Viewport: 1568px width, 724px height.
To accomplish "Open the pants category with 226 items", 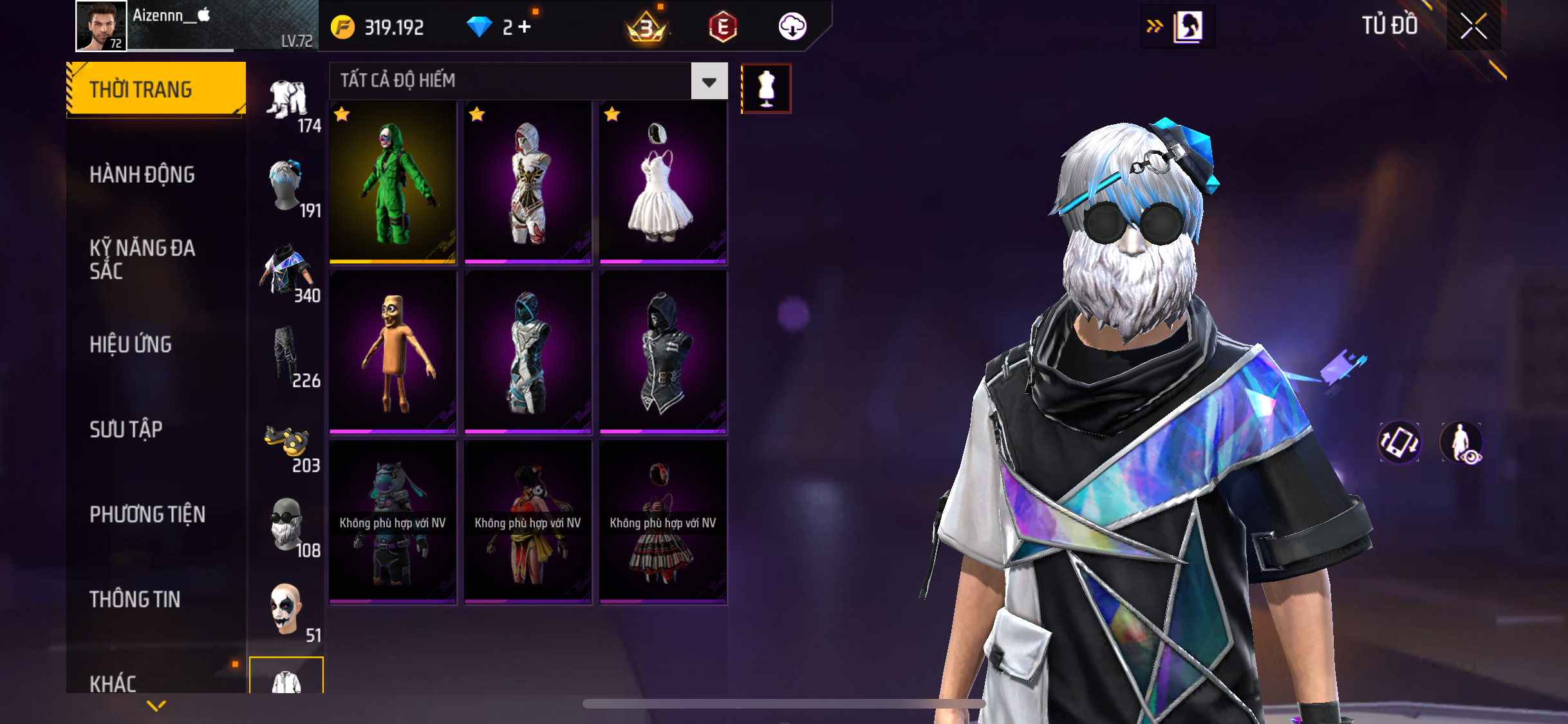I will (x=286, y=355).
